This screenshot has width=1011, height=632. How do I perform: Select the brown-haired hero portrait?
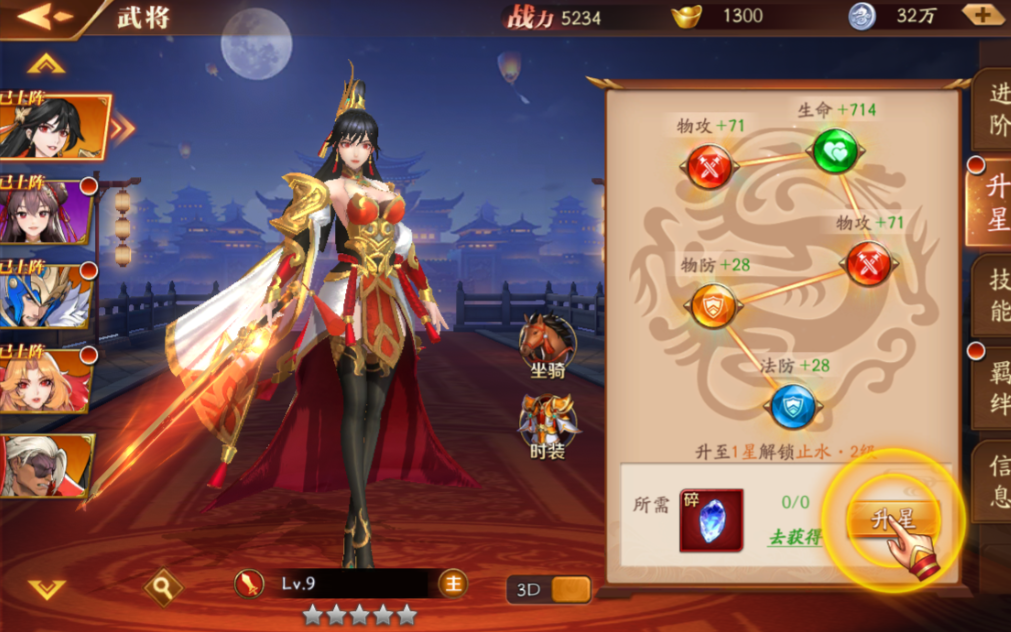click(45, 211)
